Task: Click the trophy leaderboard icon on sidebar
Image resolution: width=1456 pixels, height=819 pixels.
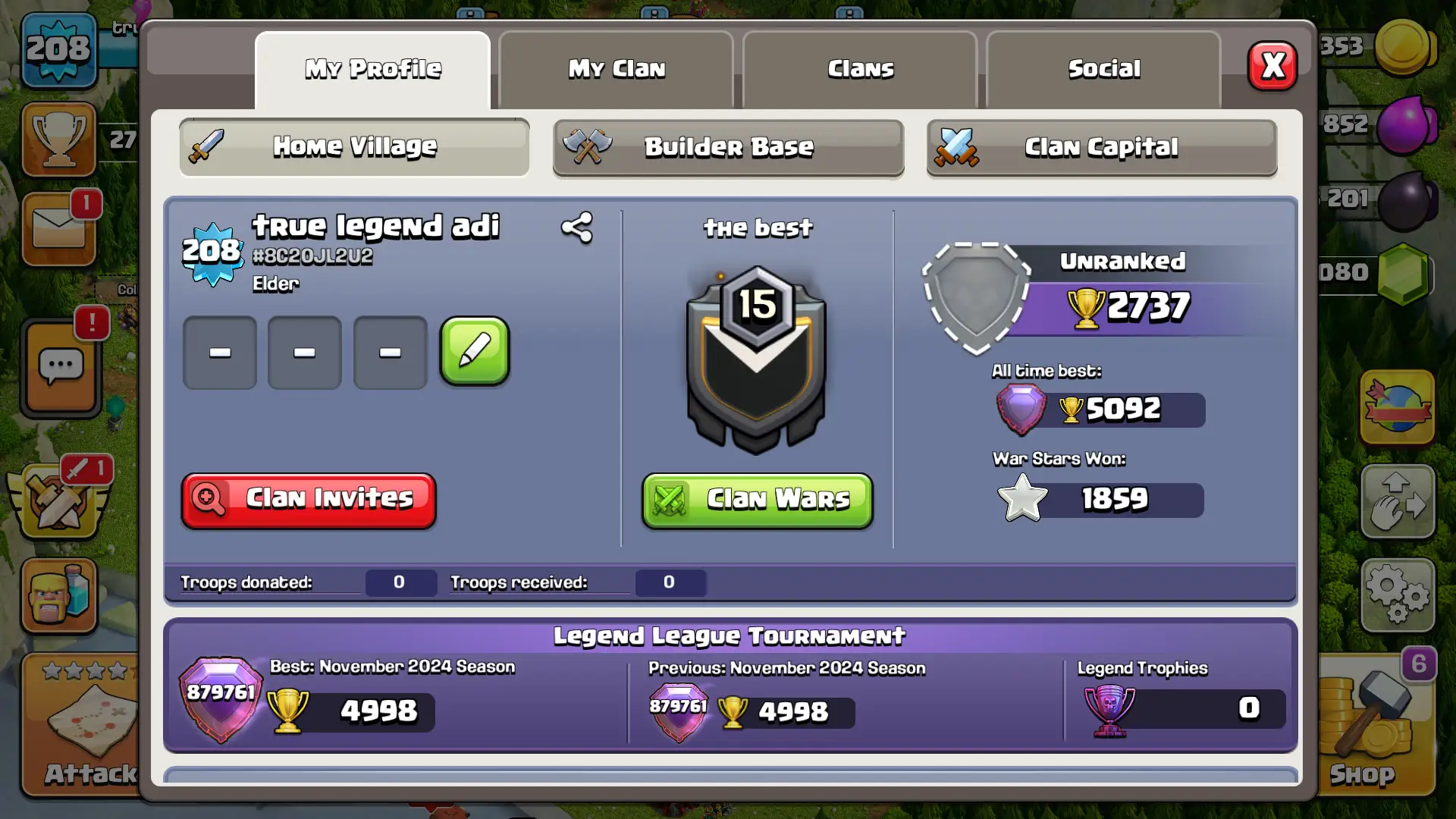Action: (59, 139)
